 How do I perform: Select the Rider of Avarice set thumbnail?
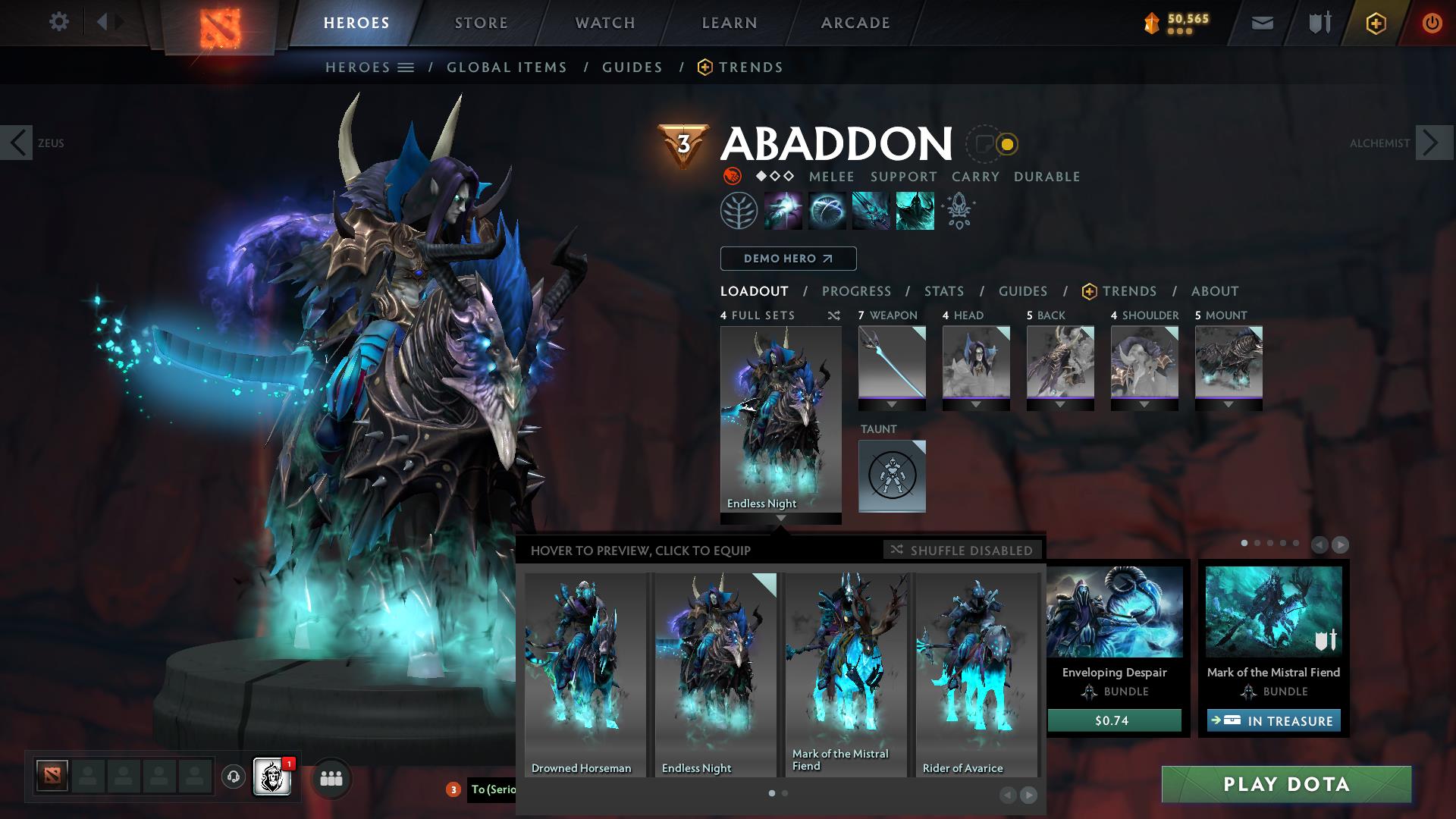975,667
